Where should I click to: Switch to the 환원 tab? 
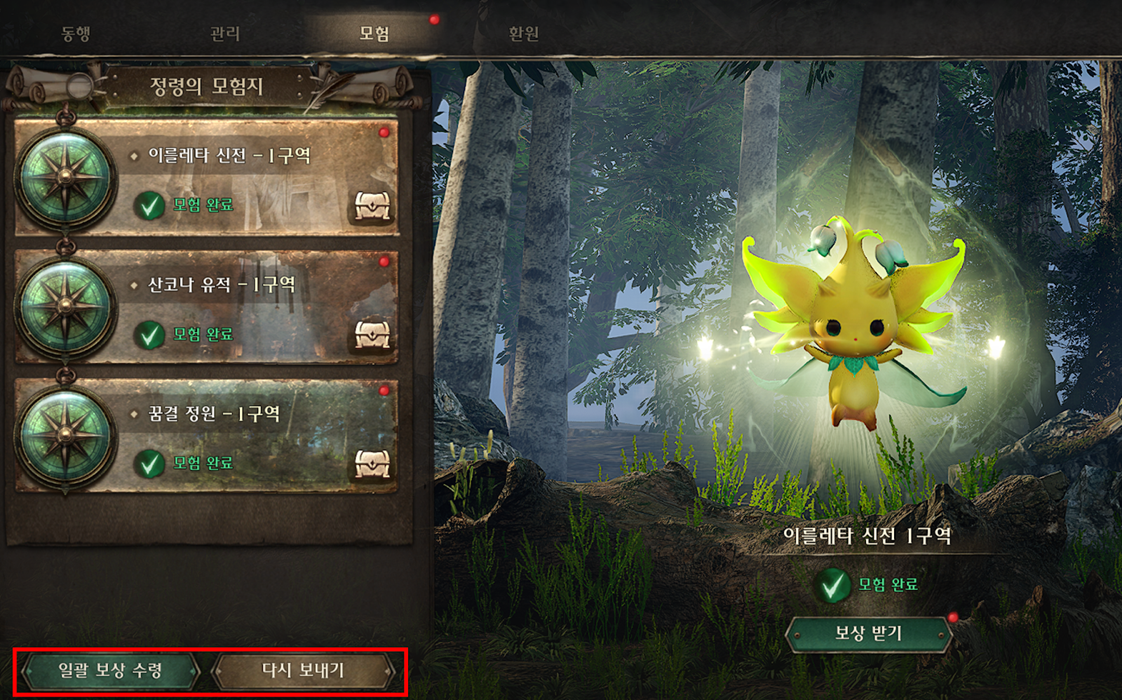pyautogui.click(x=523, y=33)
